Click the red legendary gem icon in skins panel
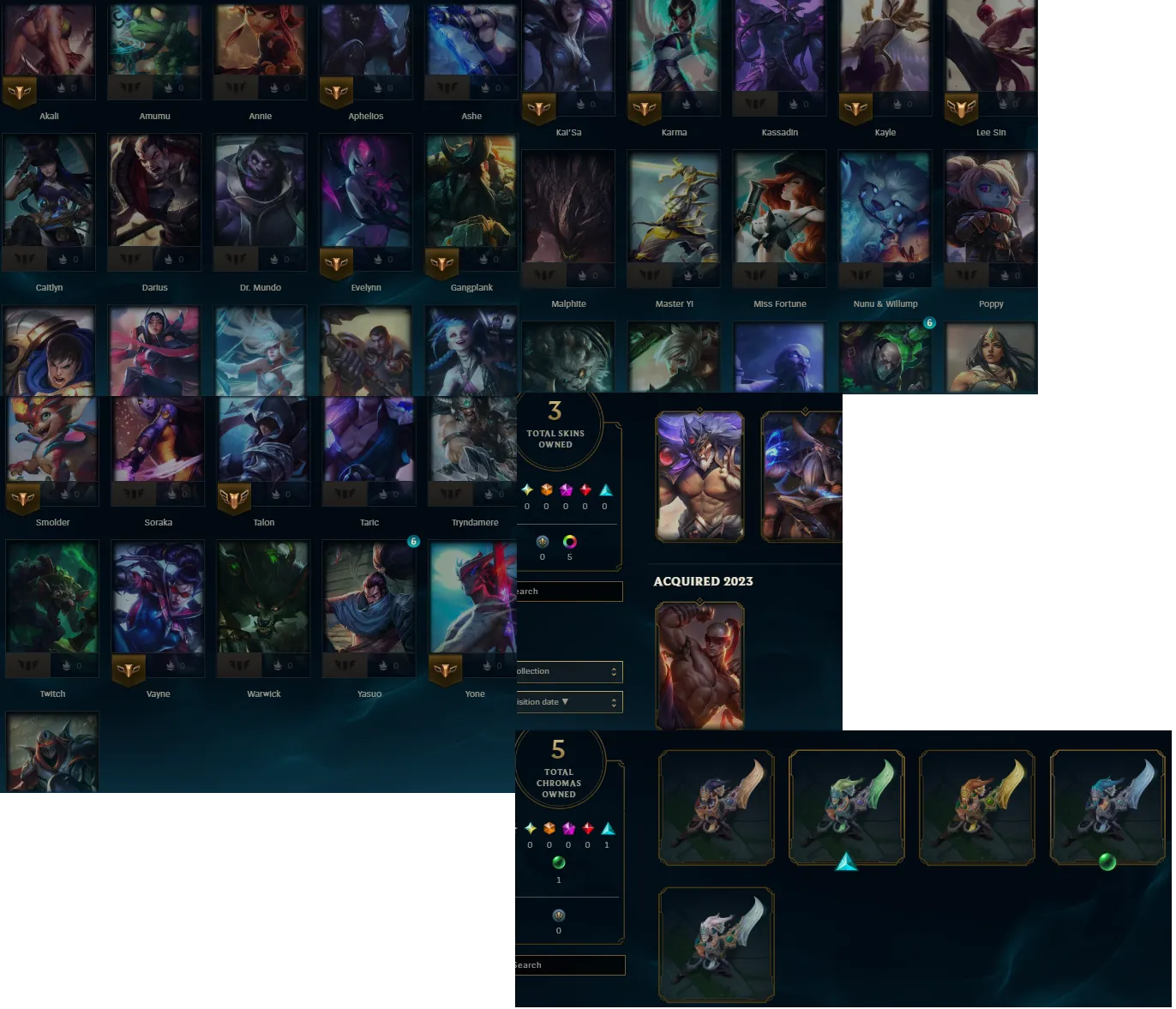 [586, 489]
